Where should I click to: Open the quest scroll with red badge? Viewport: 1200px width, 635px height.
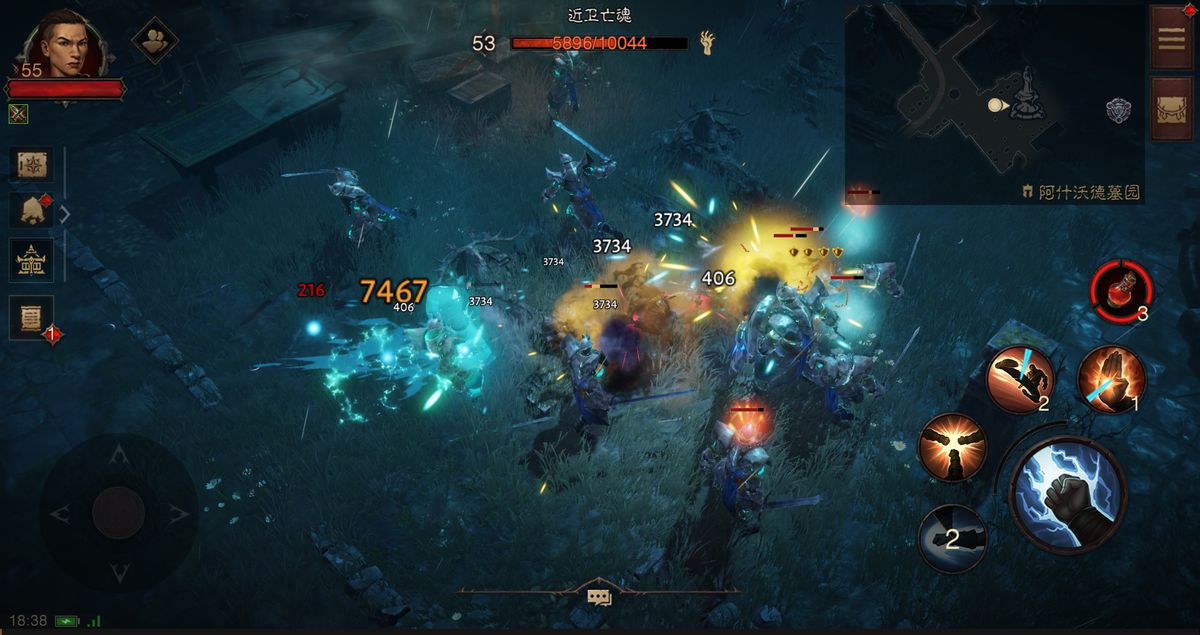pos(31,318)
